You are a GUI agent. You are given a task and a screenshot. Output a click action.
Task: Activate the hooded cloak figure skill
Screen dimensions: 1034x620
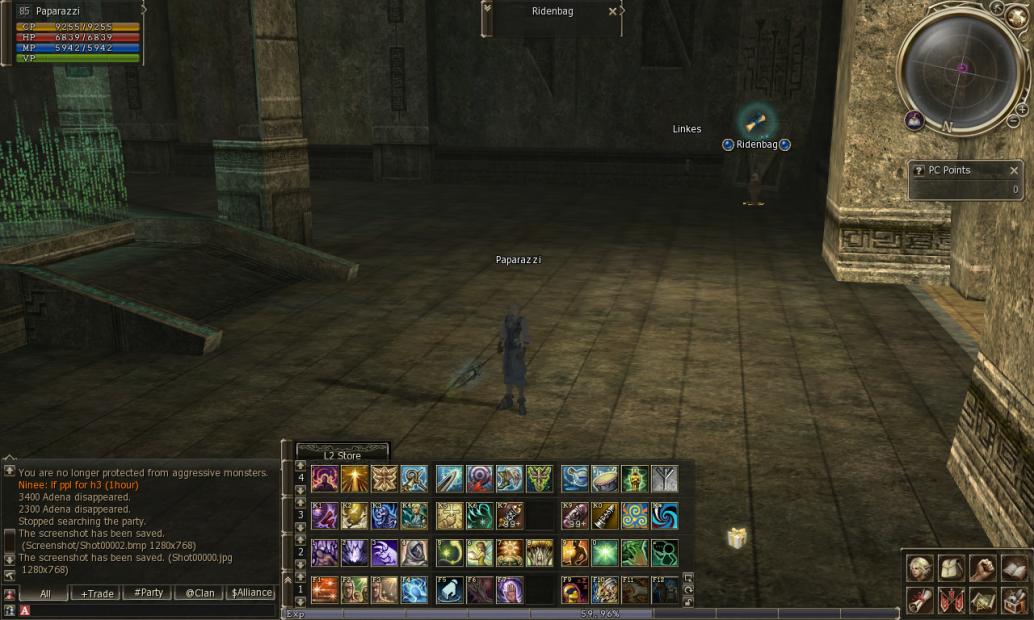pyautogui.click(x=414, y=553)
